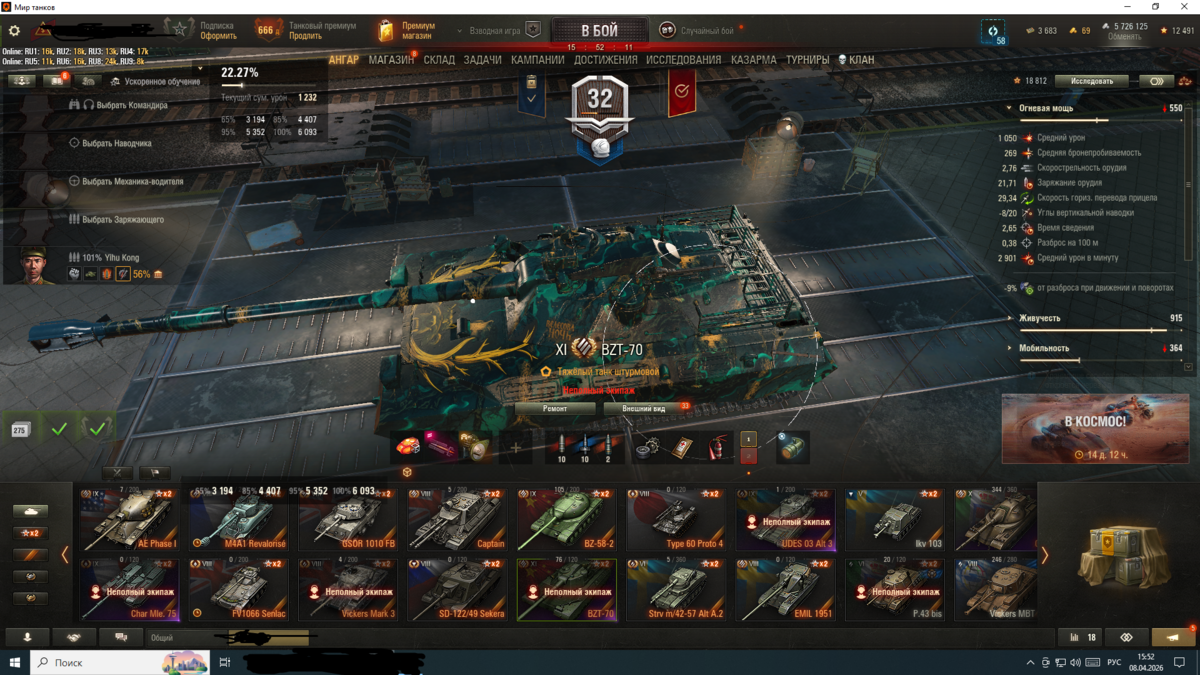Switch to the КАЗАРМА tab
Image resolution: width=1200 pixels, height=675 pixels.
pos(753,60)
